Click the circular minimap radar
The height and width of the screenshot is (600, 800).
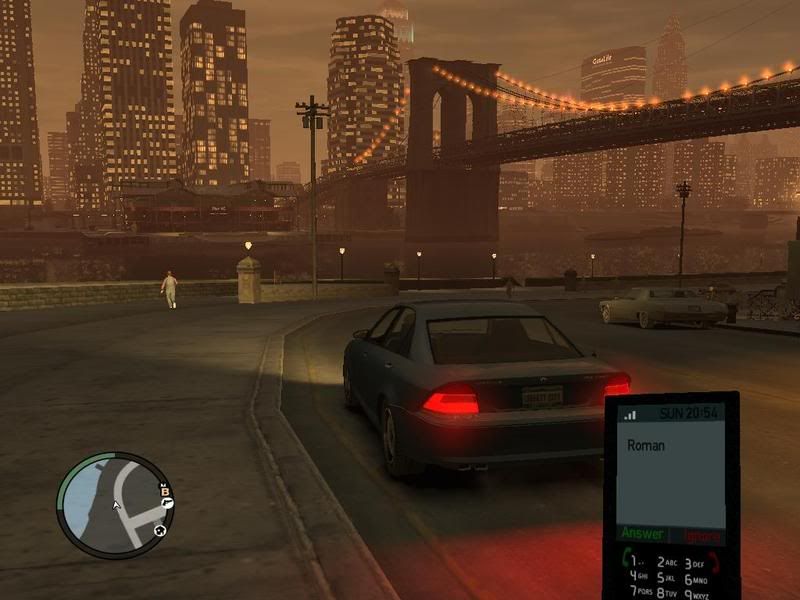click(x=115, y=505)
